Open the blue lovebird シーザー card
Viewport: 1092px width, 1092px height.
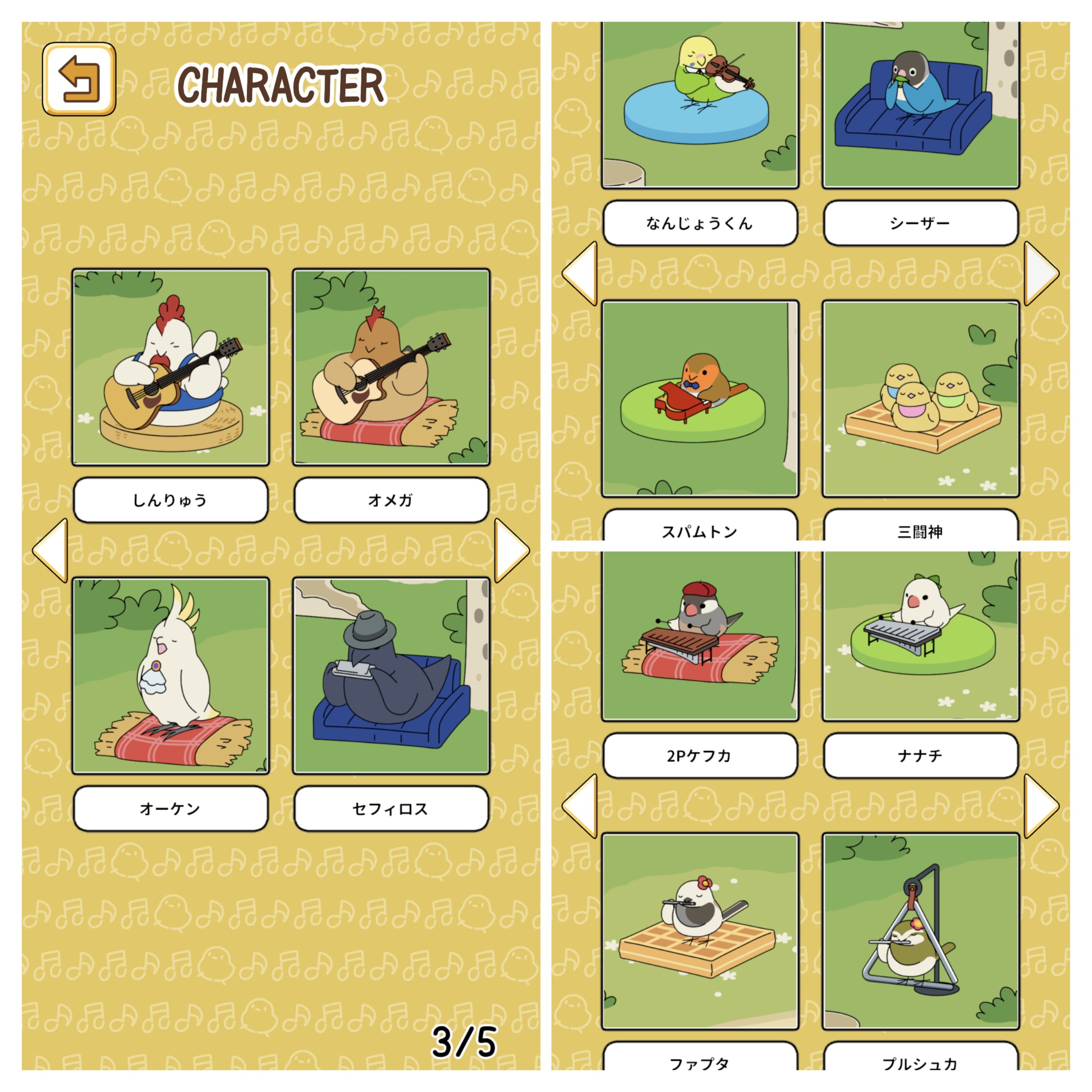pos(920,105)
